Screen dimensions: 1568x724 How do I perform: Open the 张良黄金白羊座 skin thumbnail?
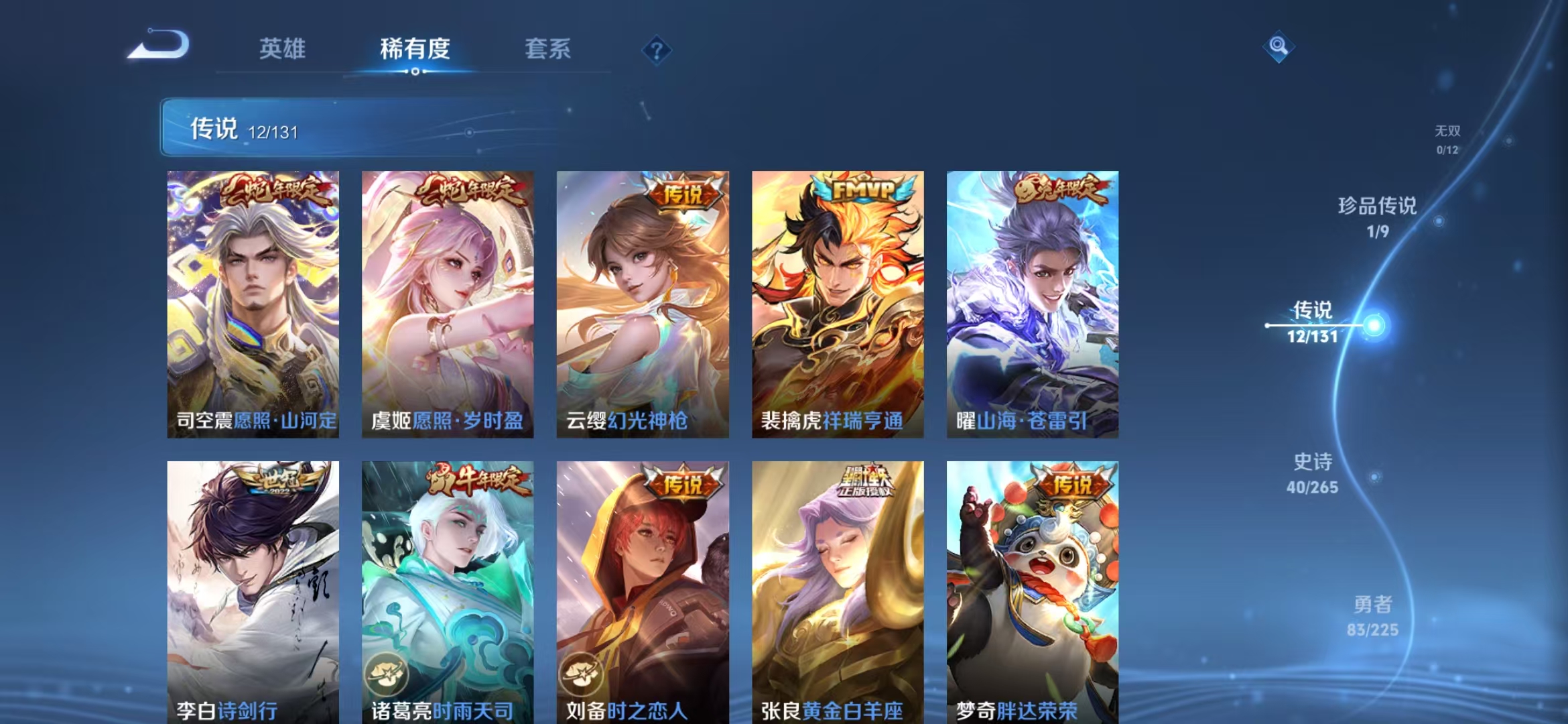coord(836,590)
